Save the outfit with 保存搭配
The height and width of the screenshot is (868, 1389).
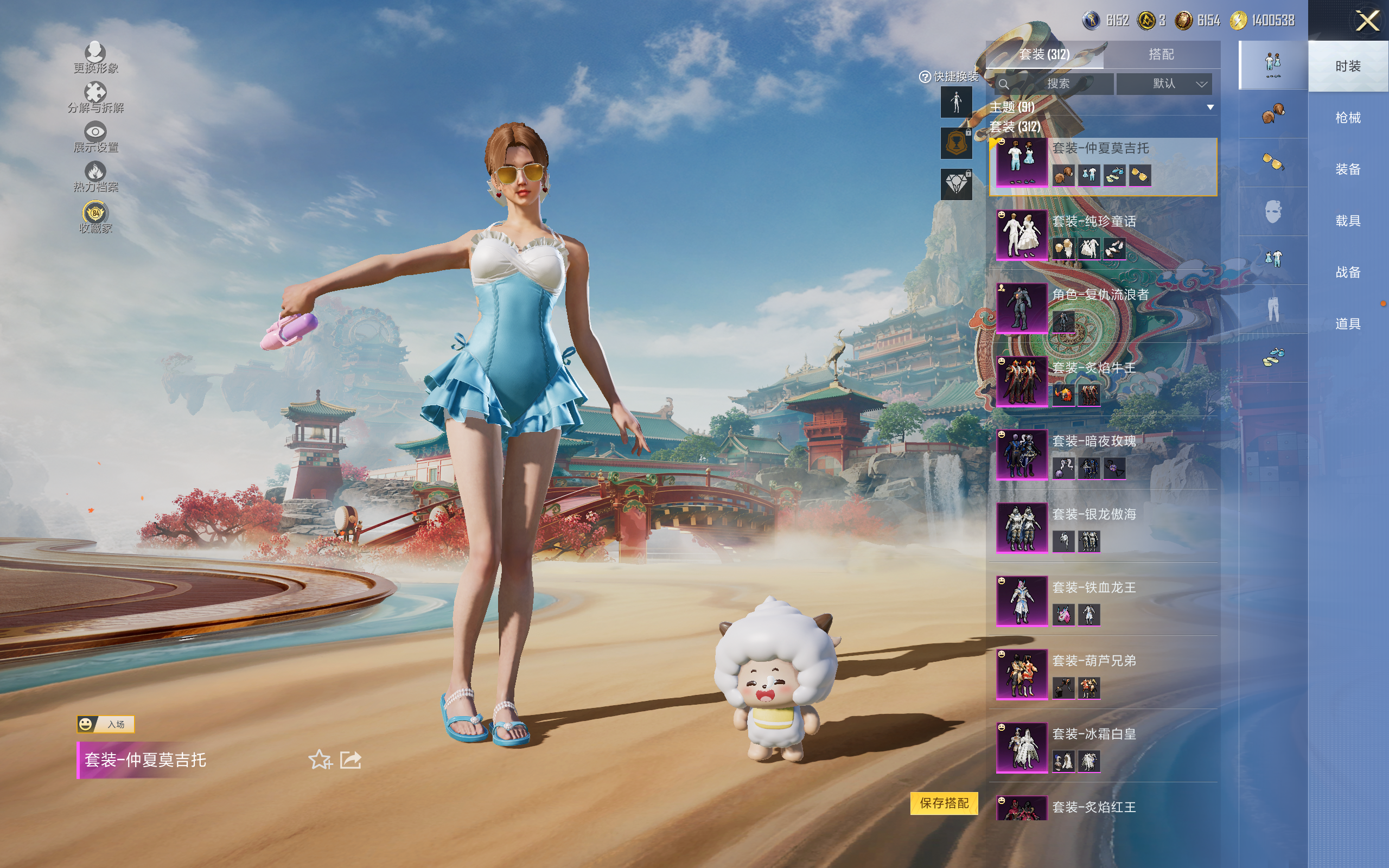[x=944, y=803]
